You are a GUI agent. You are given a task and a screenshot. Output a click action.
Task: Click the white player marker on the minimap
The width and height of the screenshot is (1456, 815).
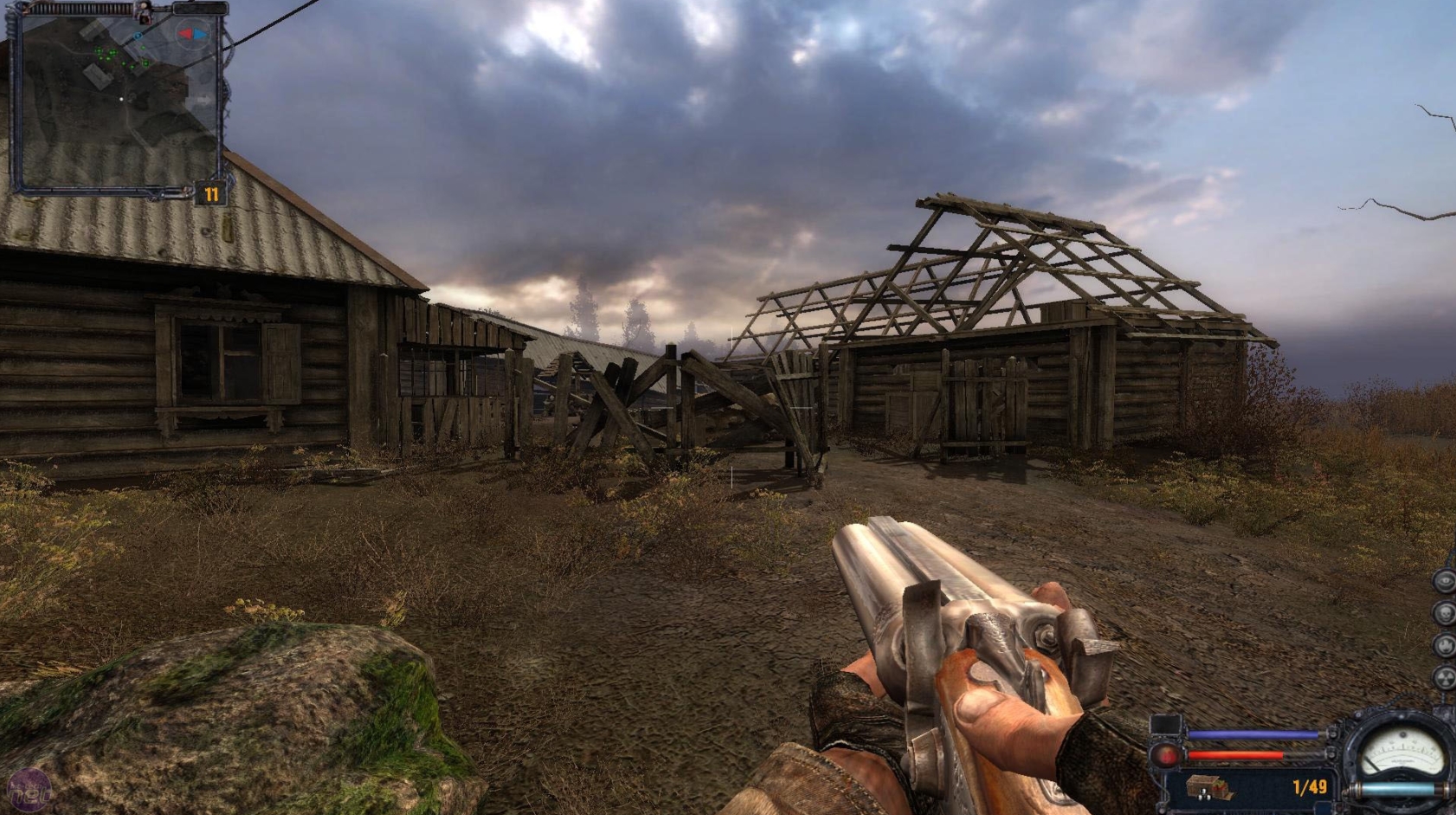121,99
